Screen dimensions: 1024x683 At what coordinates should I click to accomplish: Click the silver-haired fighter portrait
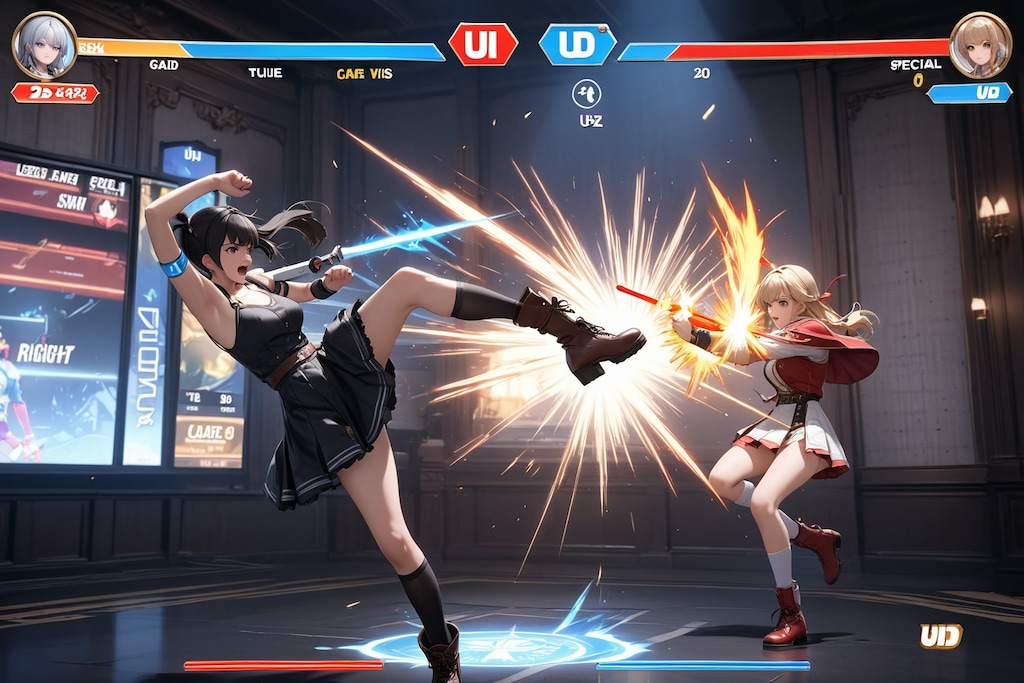click(44, 45)
